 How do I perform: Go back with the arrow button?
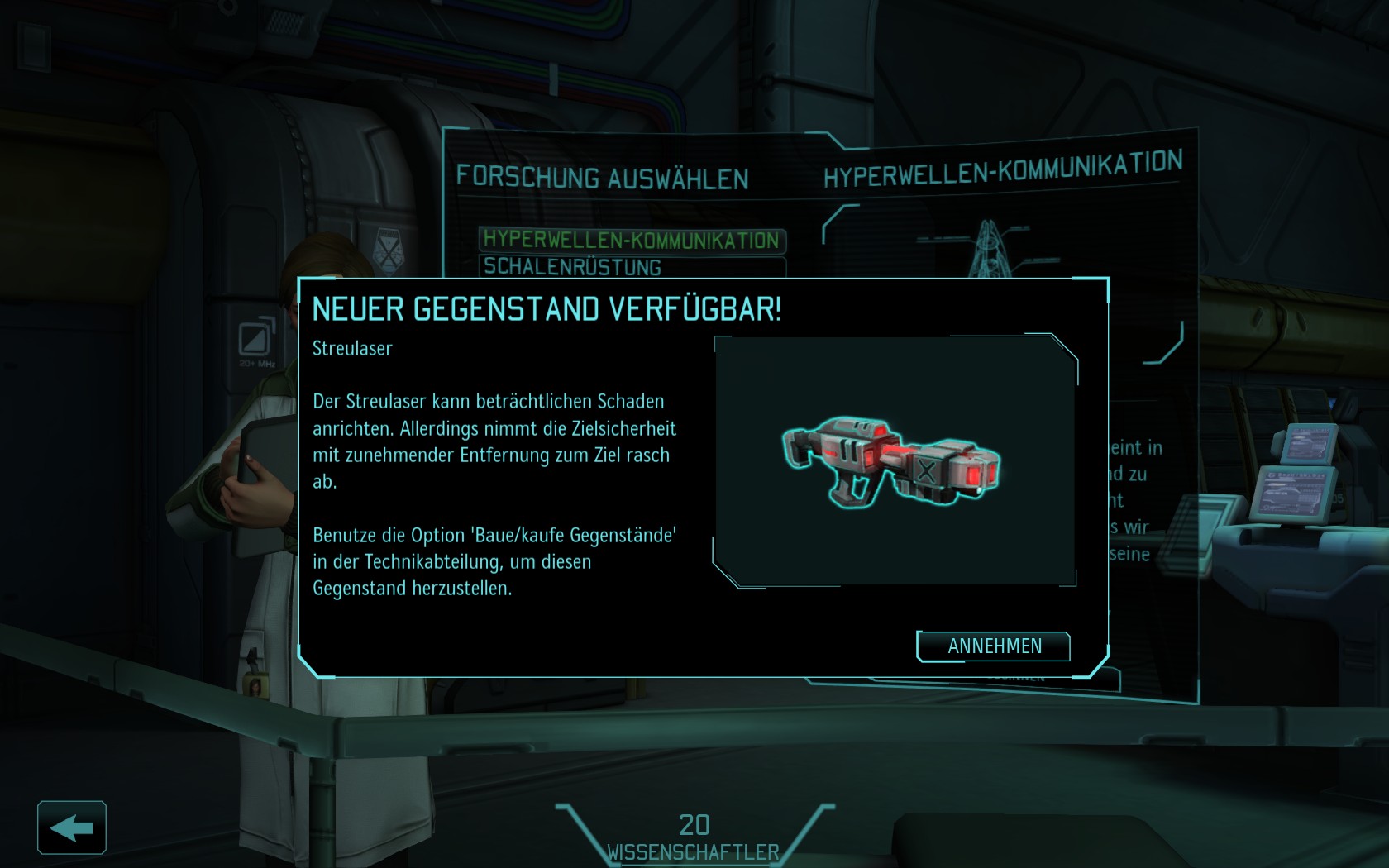72,827
